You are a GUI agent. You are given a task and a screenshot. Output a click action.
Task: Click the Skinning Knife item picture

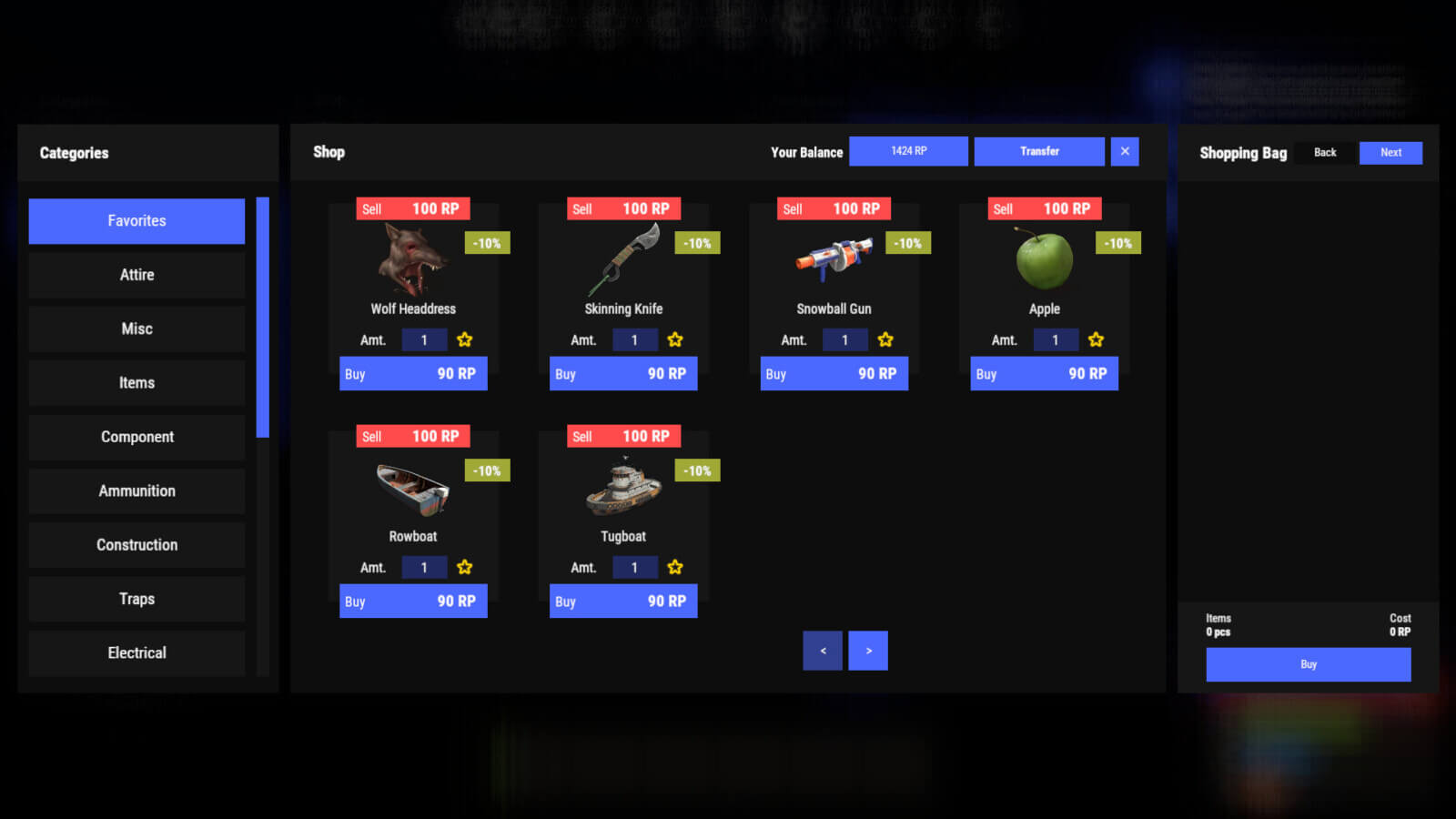623,259
